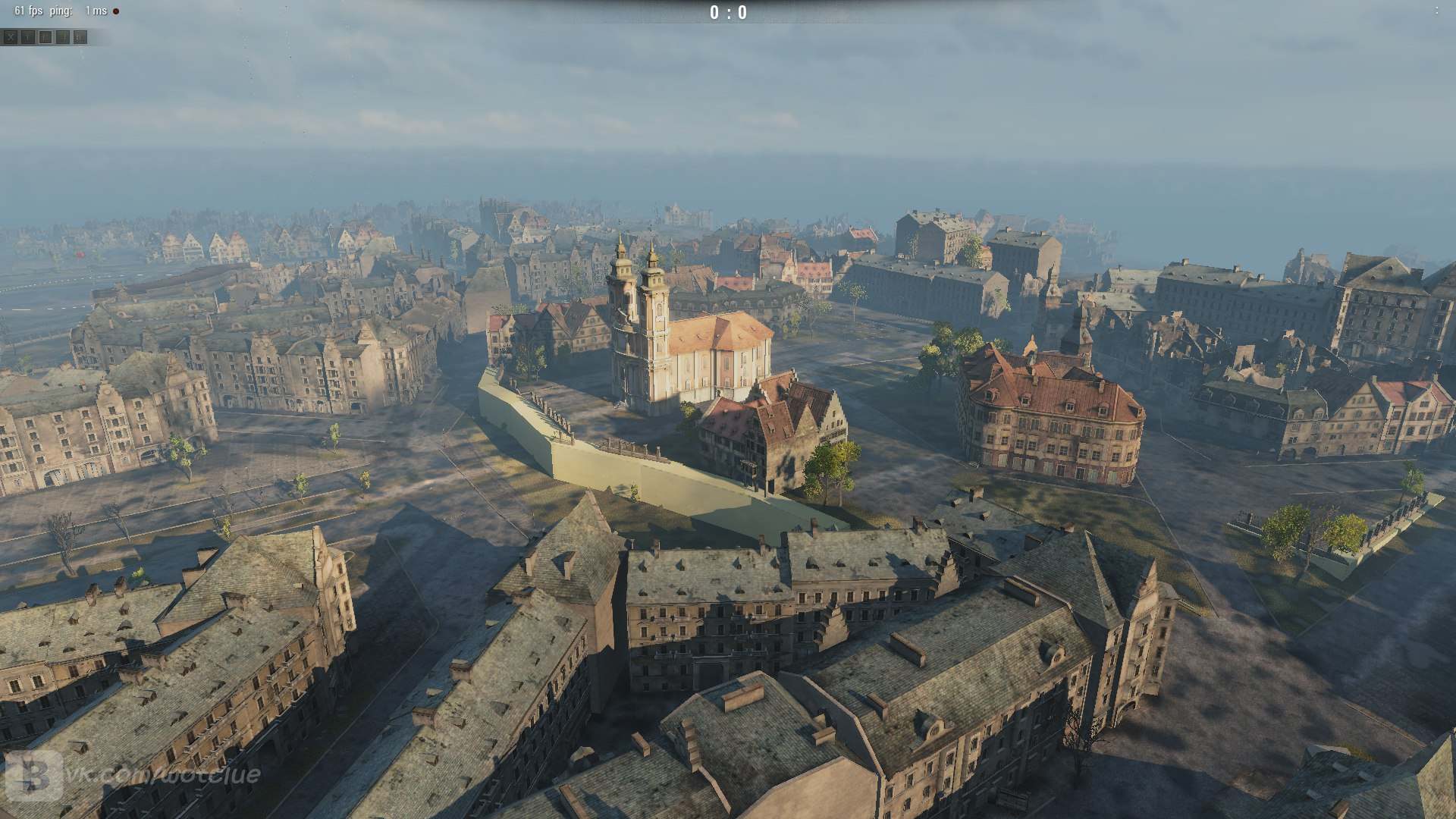Hide the team panel with the X button
The width and height of the screenshot is (1456, 819).
(x=11, y=37)
